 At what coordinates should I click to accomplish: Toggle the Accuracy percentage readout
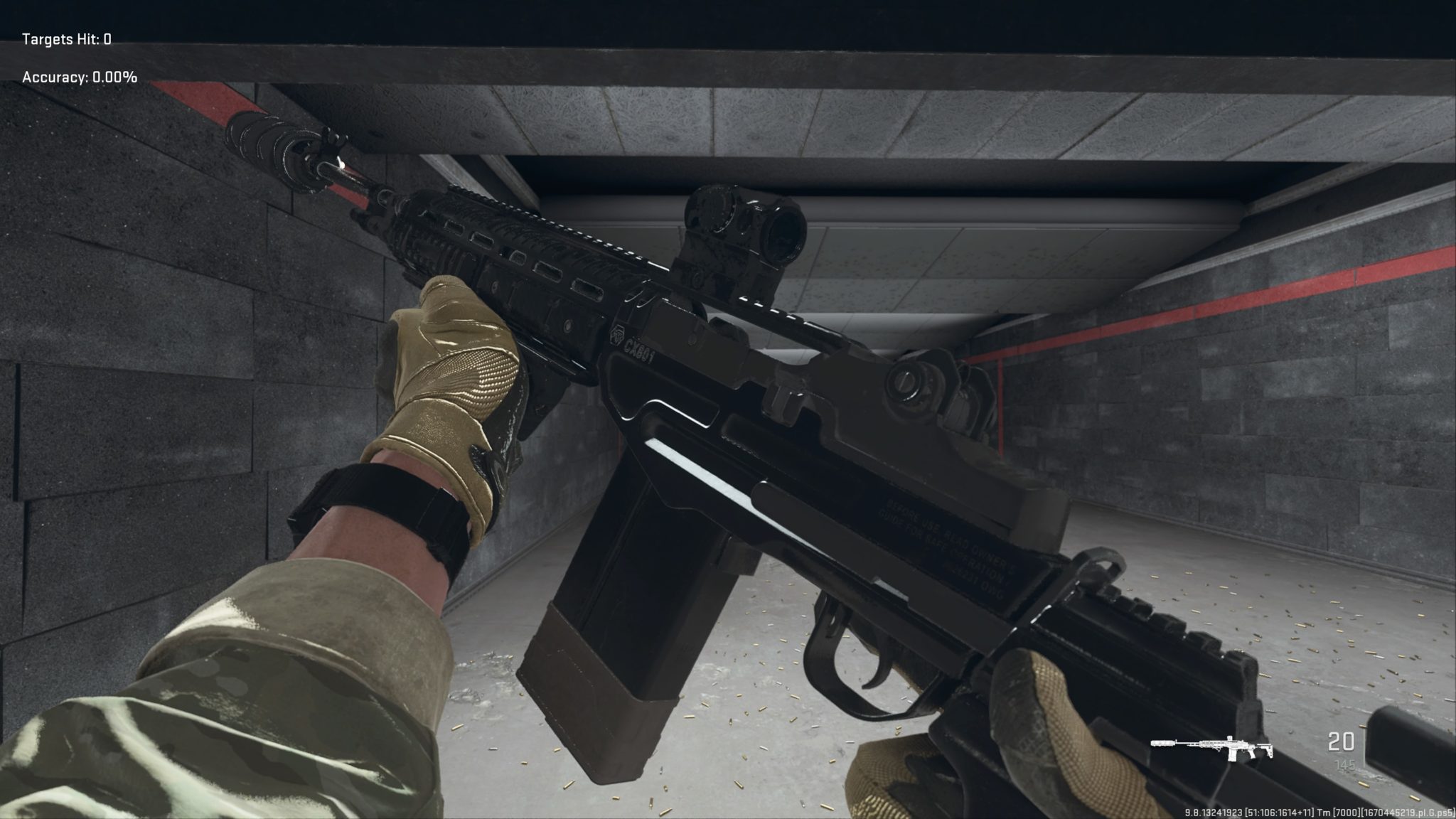click(77, 78)
